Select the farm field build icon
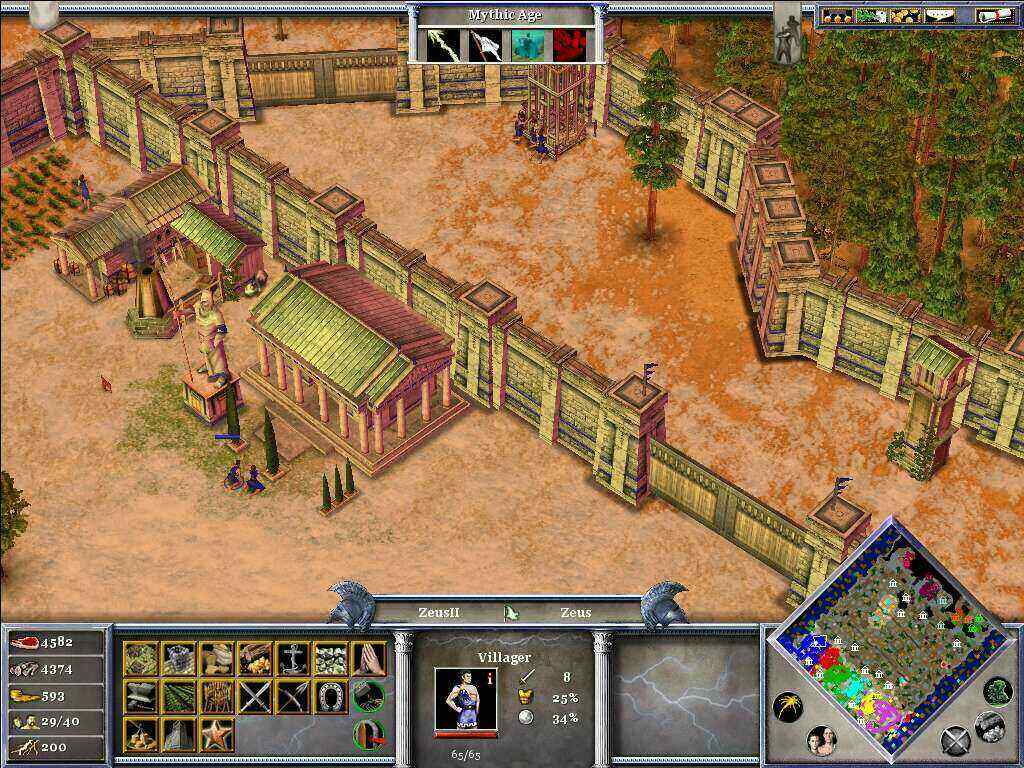Viewport: 1024px width, 768px height. click(x=178, y=697)
